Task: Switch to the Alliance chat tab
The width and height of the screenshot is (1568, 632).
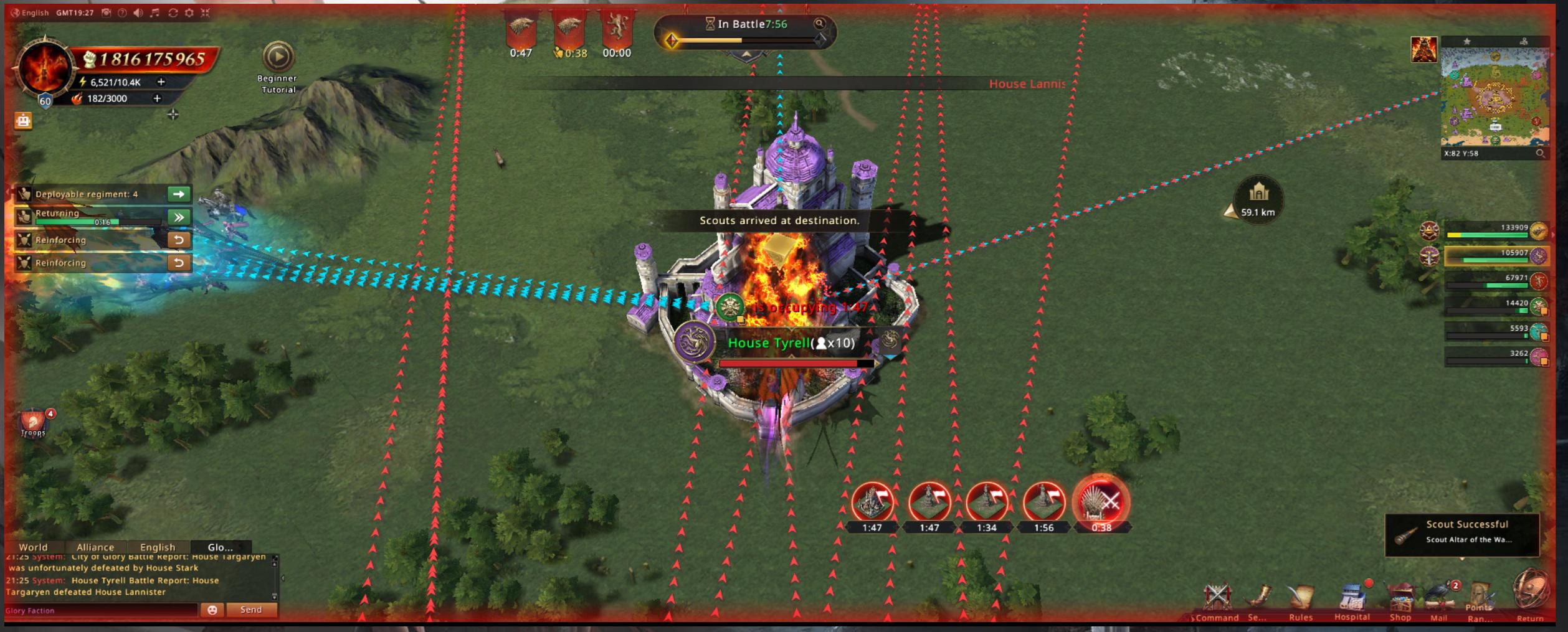Action: [x=95, y=547]
